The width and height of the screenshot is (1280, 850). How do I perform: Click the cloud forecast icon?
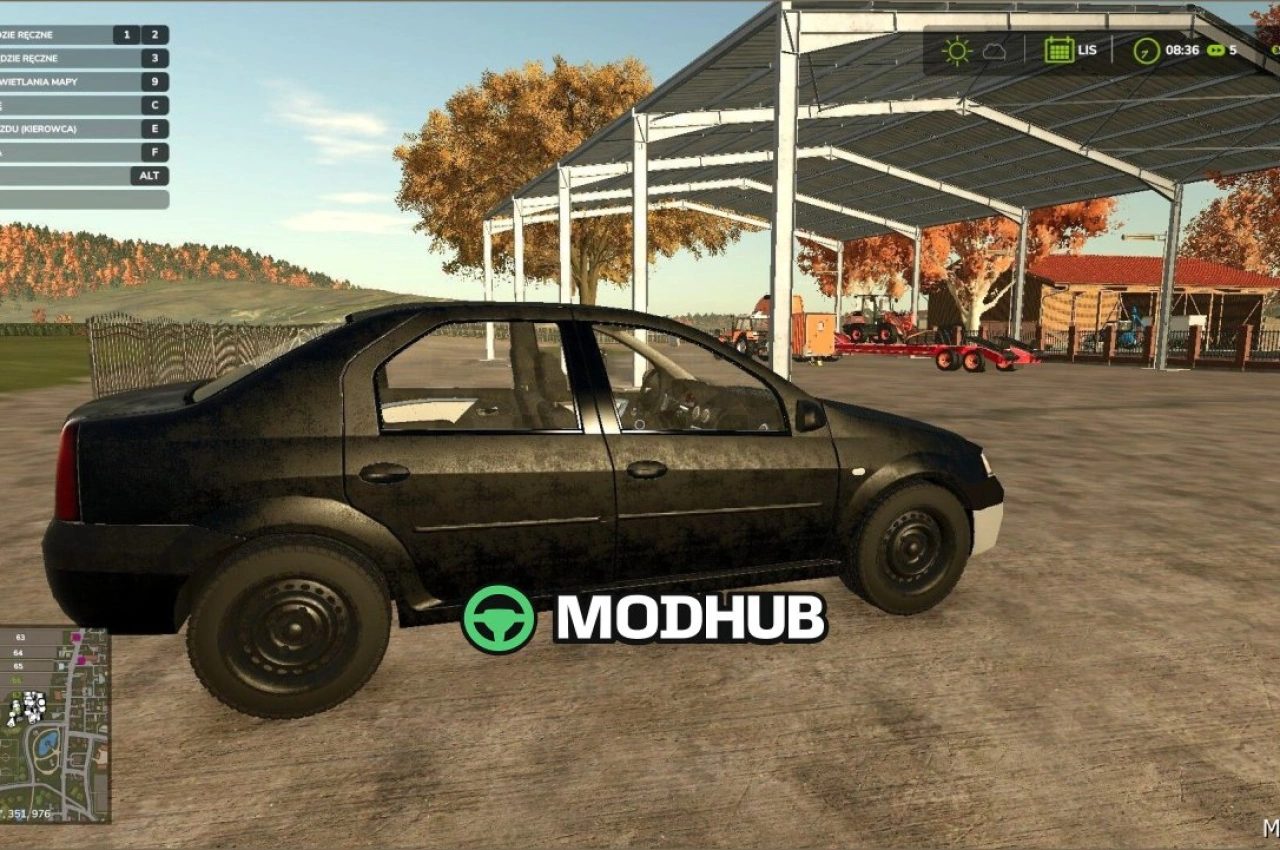click(994, 51)
